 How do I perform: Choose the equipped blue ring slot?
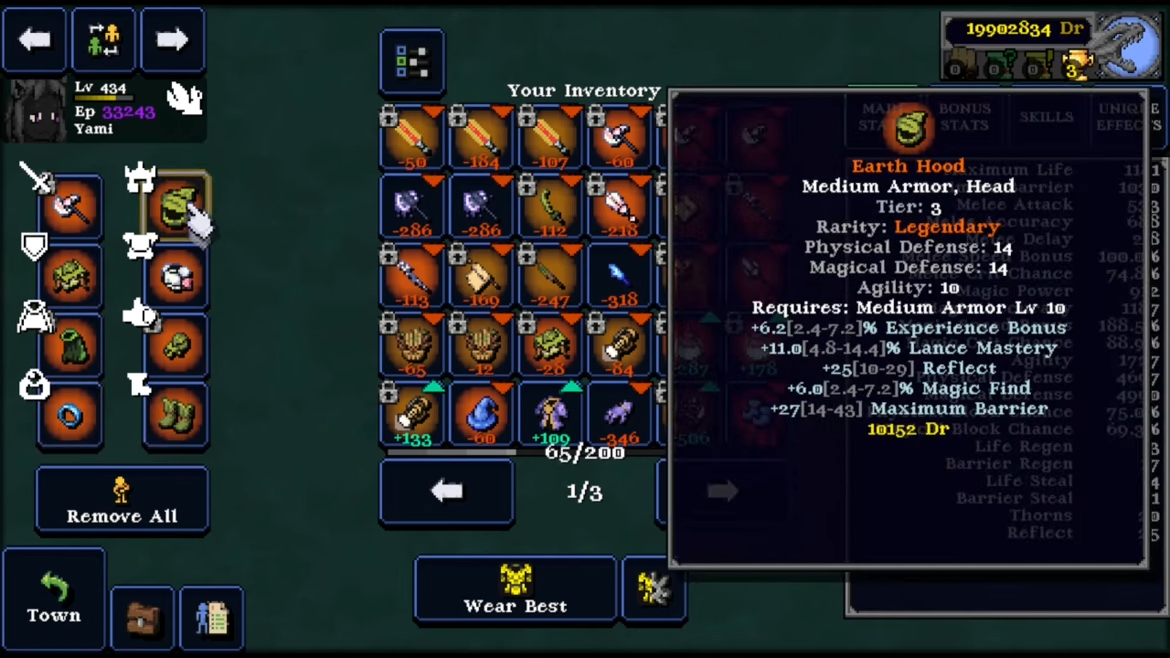[x=70, y=415]
